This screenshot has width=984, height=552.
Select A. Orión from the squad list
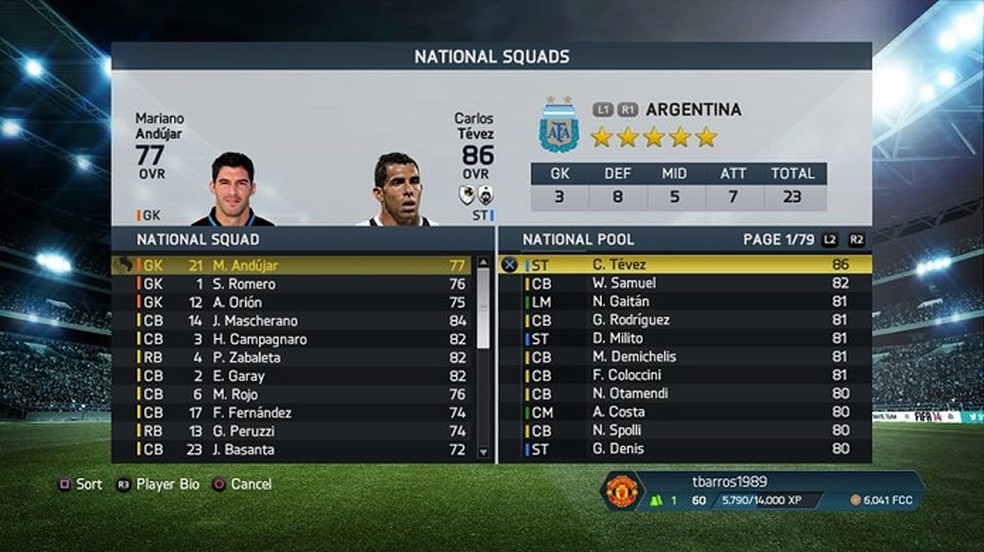pos(290,303)
